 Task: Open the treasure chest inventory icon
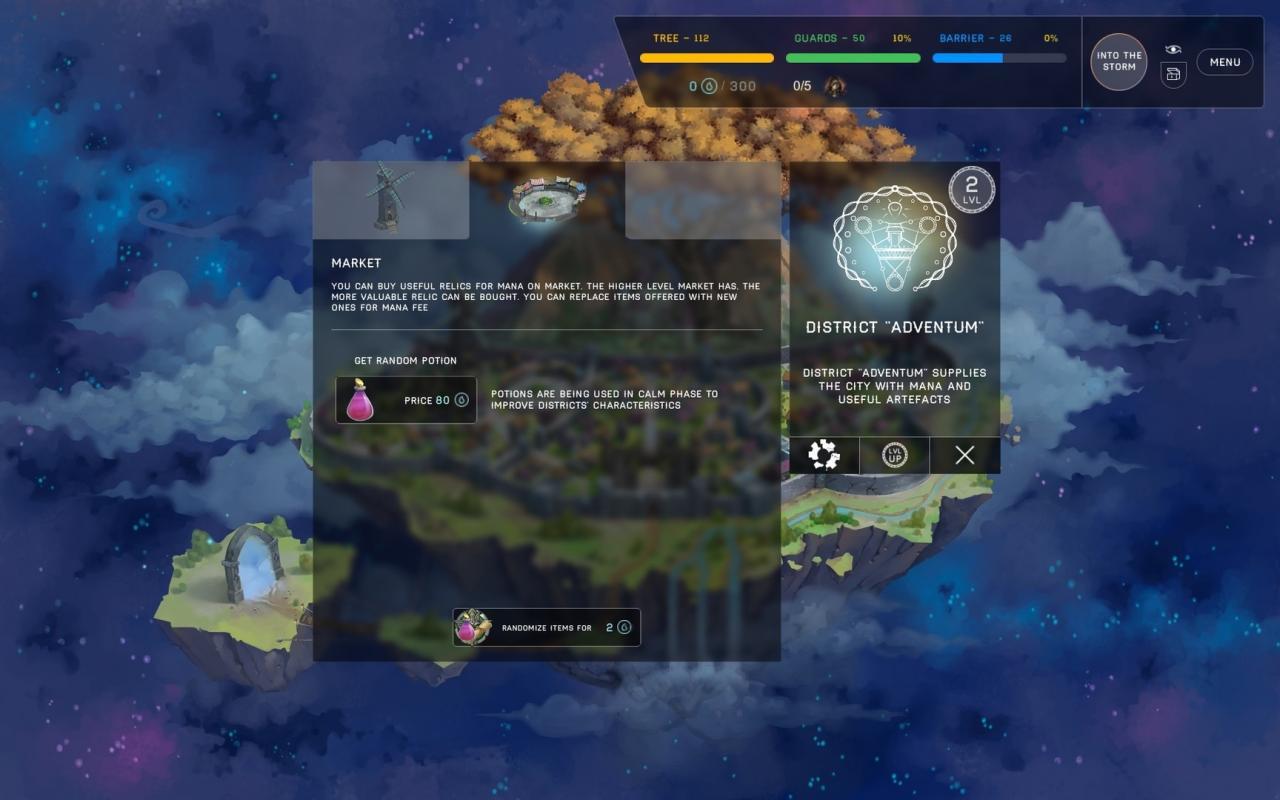point(1172,73)
